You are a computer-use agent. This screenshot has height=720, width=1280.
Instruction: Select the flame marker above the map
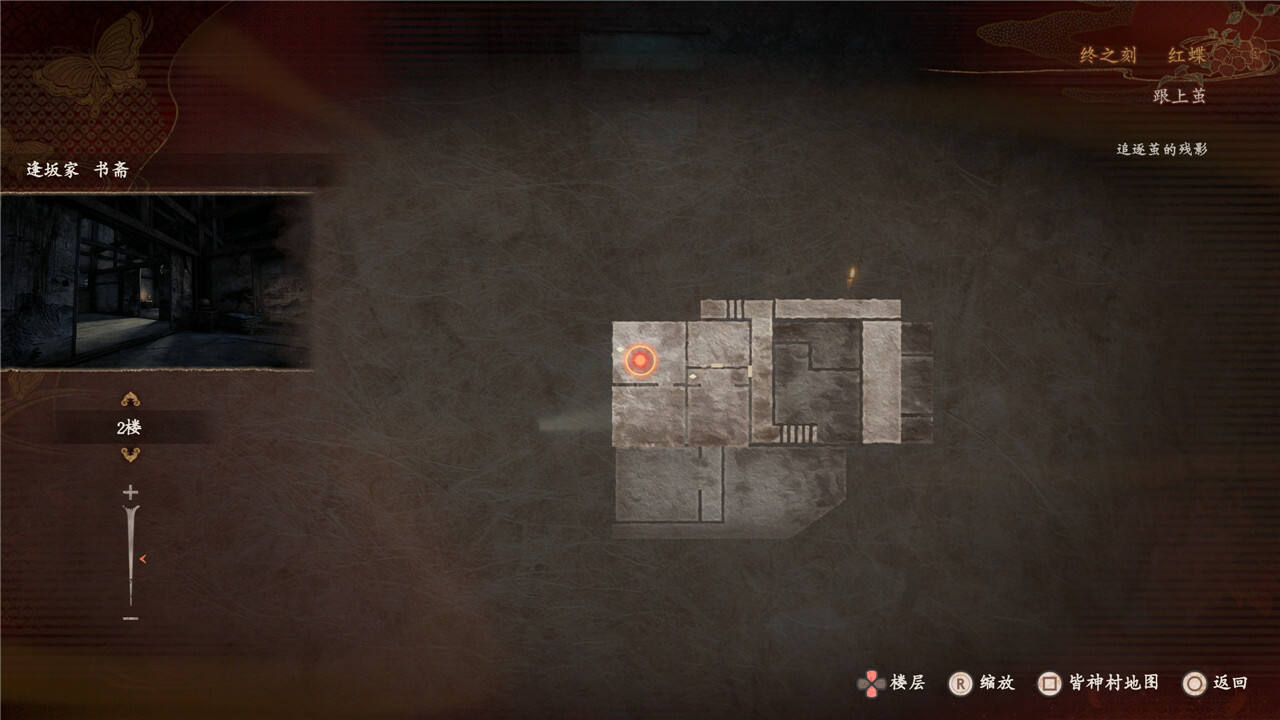851,277
